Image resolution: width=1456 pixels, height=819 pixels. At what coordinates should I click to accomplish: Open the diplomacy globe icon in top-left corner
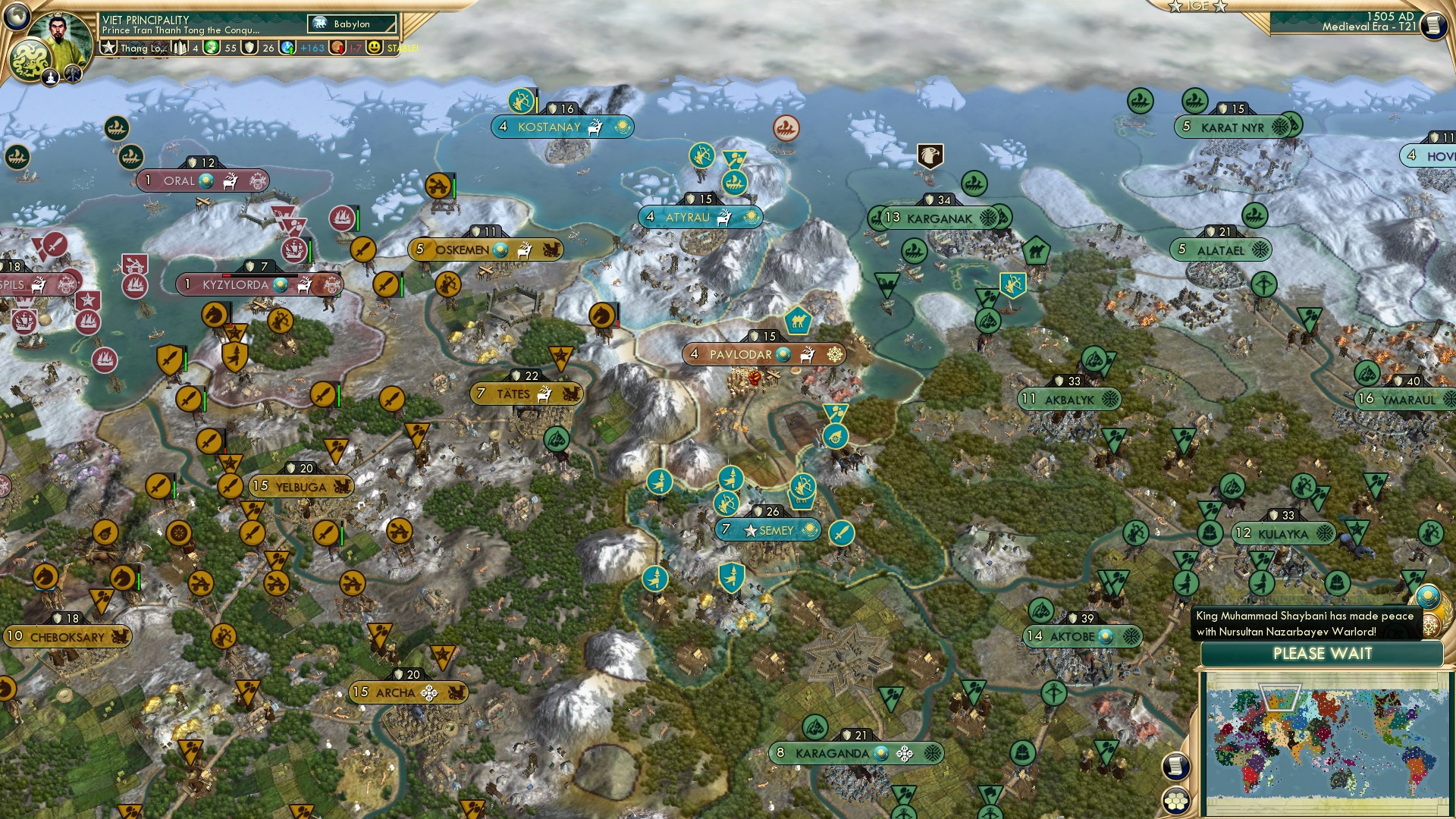pyautogui.click(x=17, y=16)
